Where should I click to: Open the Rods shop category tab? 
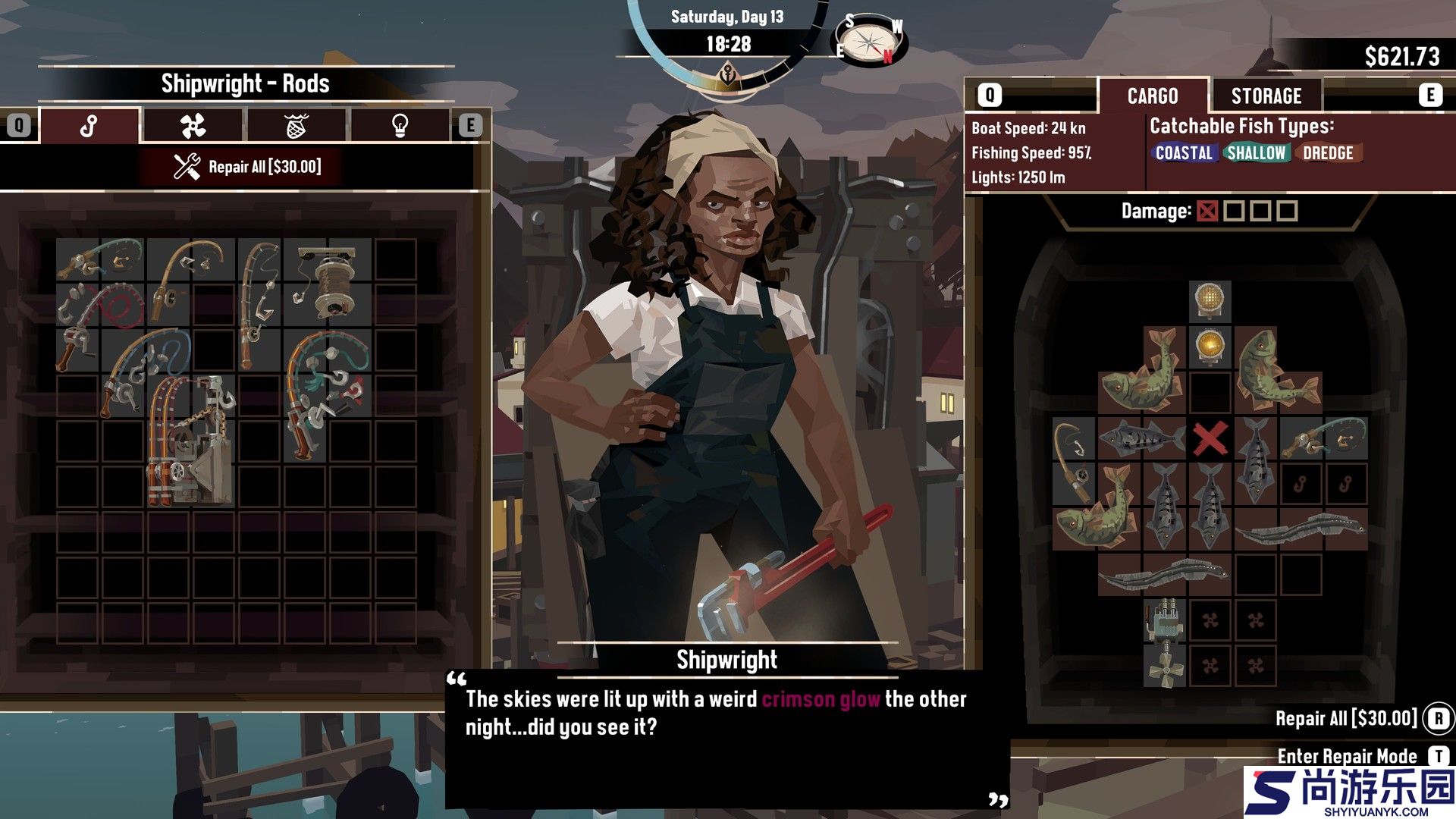tap(89, 126)
